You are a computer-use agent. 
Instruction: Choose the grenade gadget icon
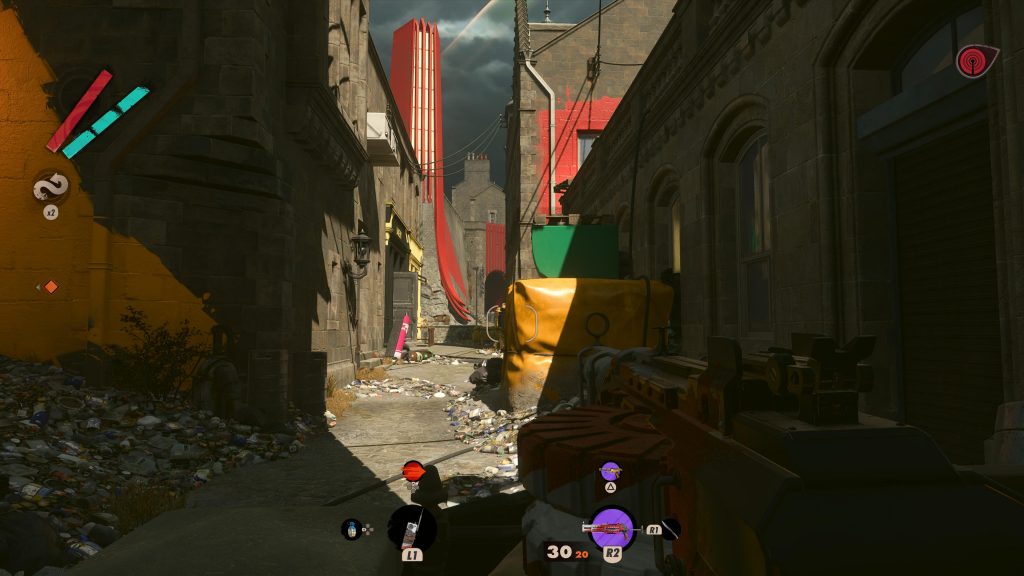click(351, 529)
